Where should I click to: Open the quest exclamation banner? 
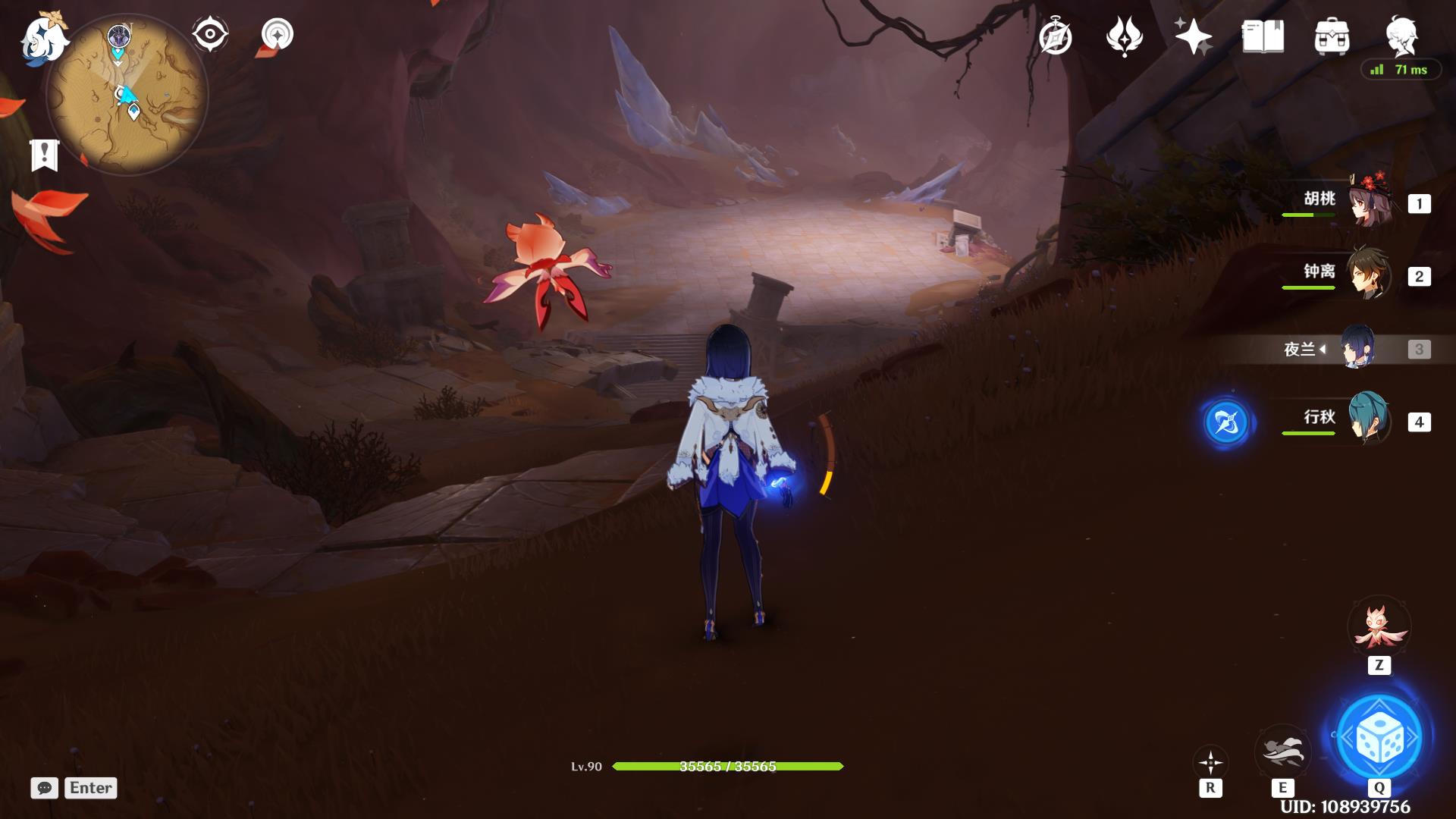coord(44,155)
